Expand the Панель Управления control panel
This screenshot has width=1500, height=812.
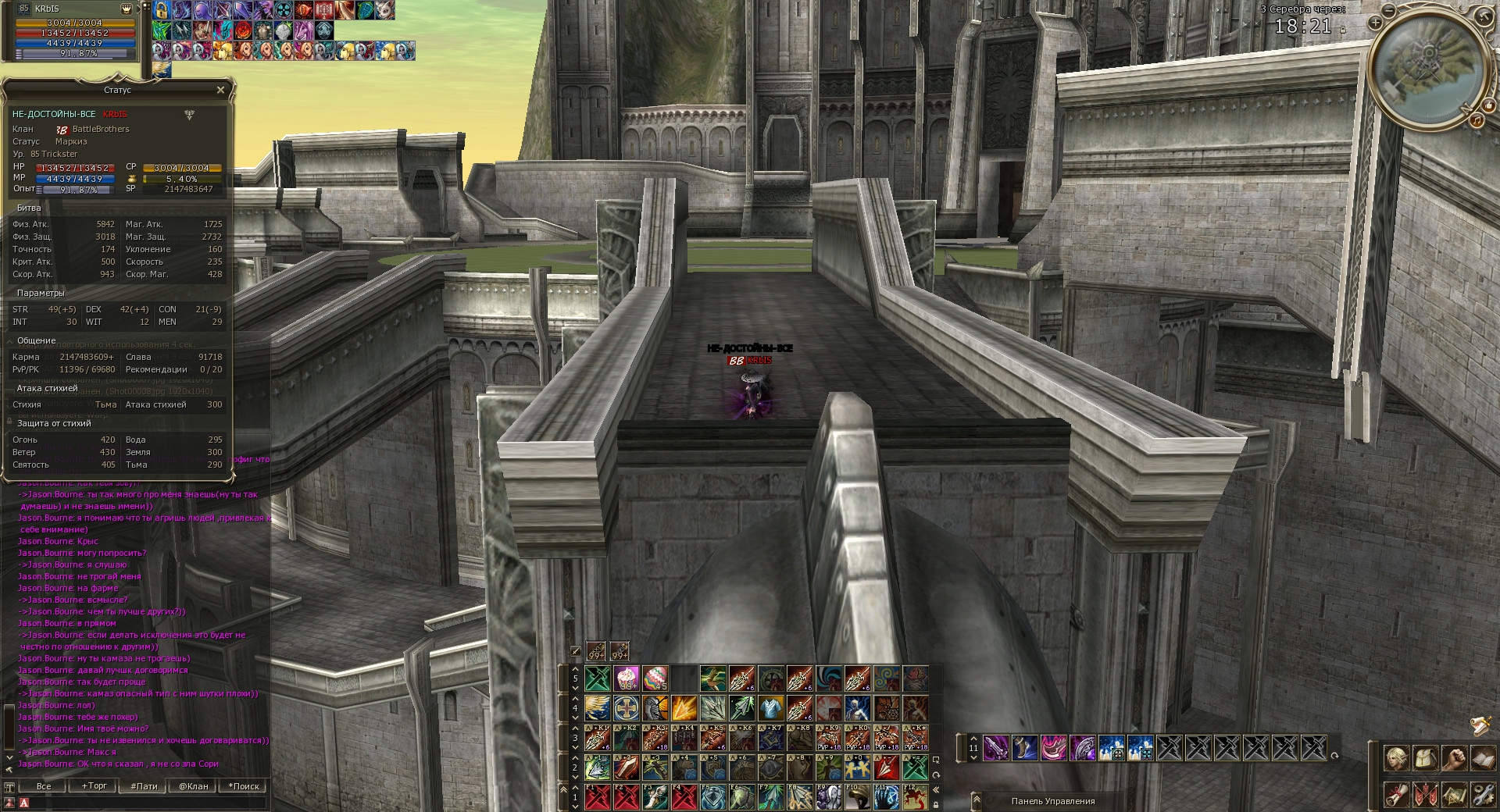click(977, 801)
